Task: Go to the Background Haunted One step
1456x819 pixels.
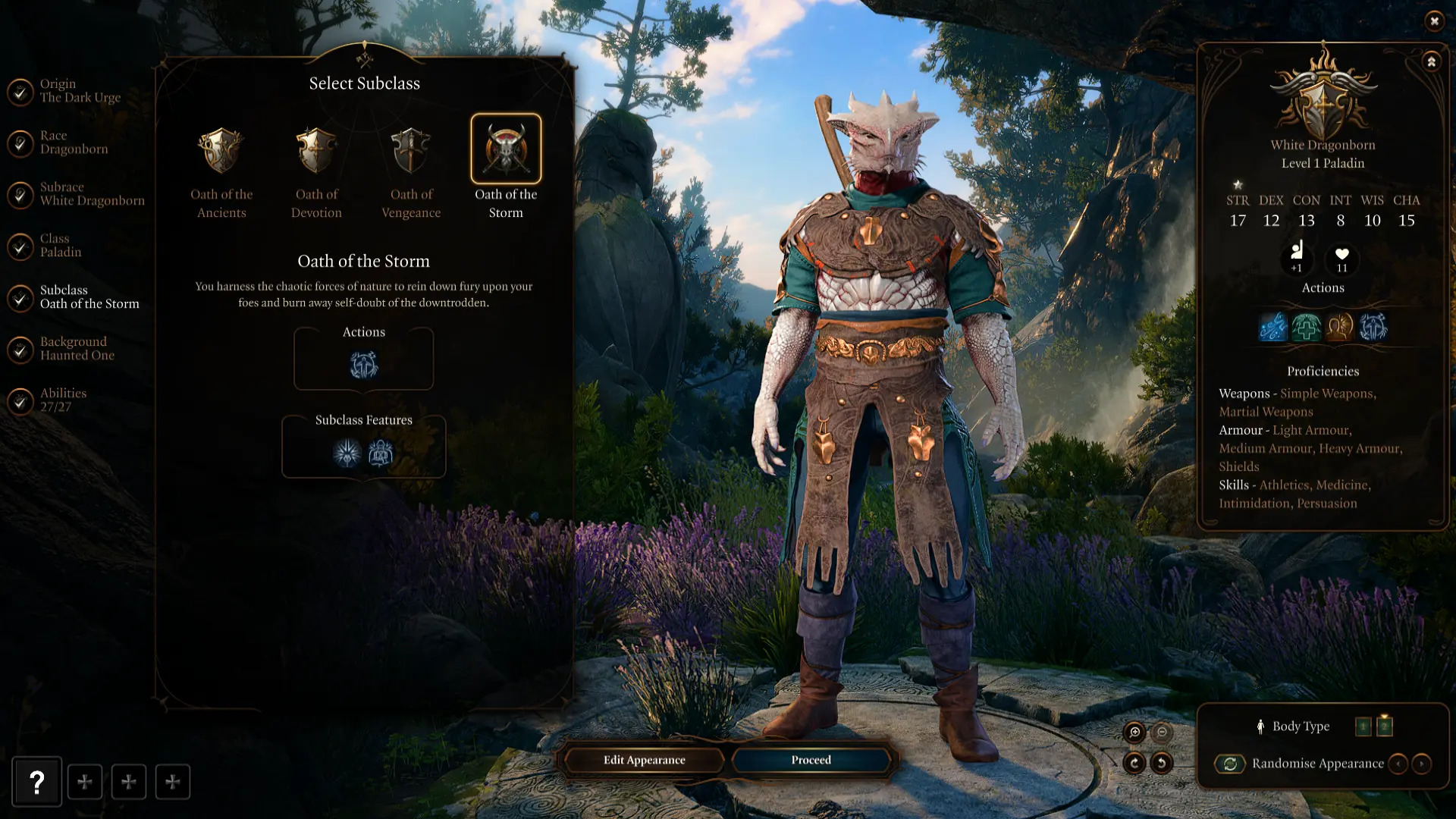Action: [x=77, y=349]
